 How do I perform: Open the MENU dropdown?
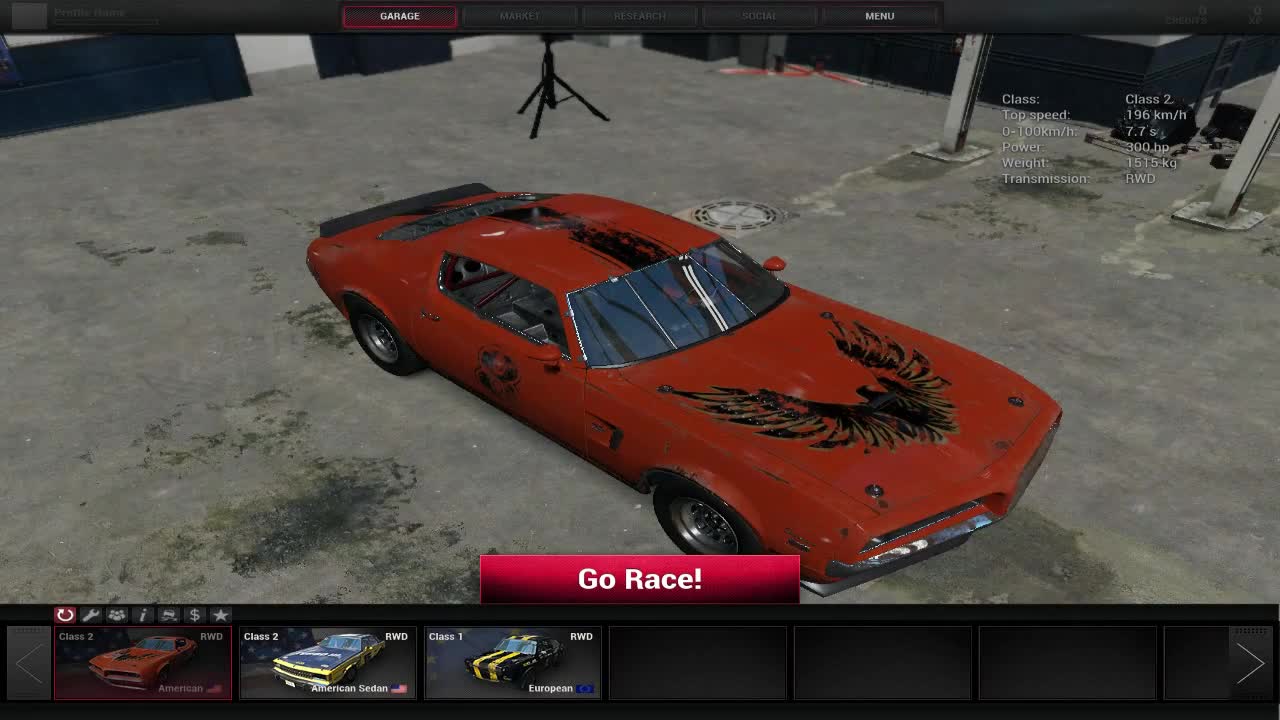(x=879, y=15)
